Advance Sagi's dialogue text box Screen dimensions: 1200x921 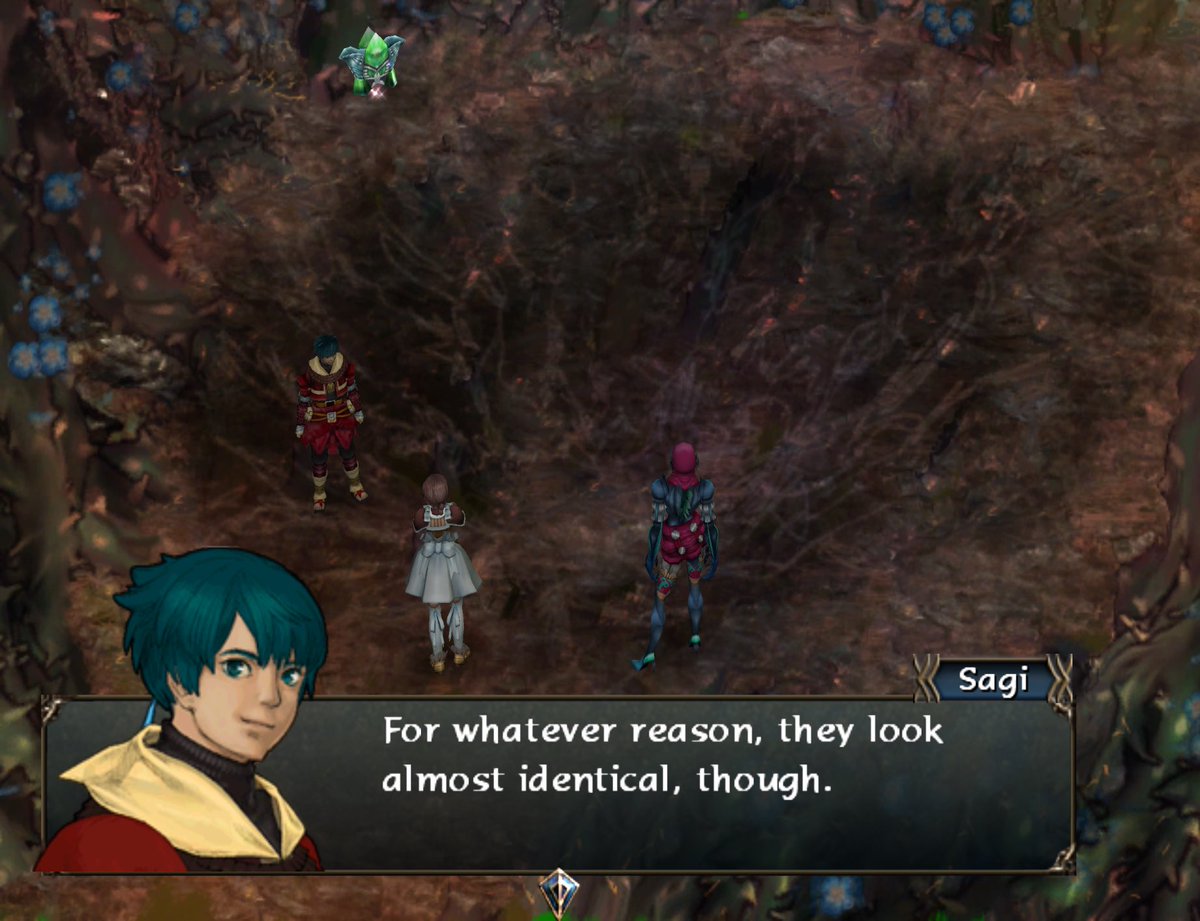pos(660,782)
